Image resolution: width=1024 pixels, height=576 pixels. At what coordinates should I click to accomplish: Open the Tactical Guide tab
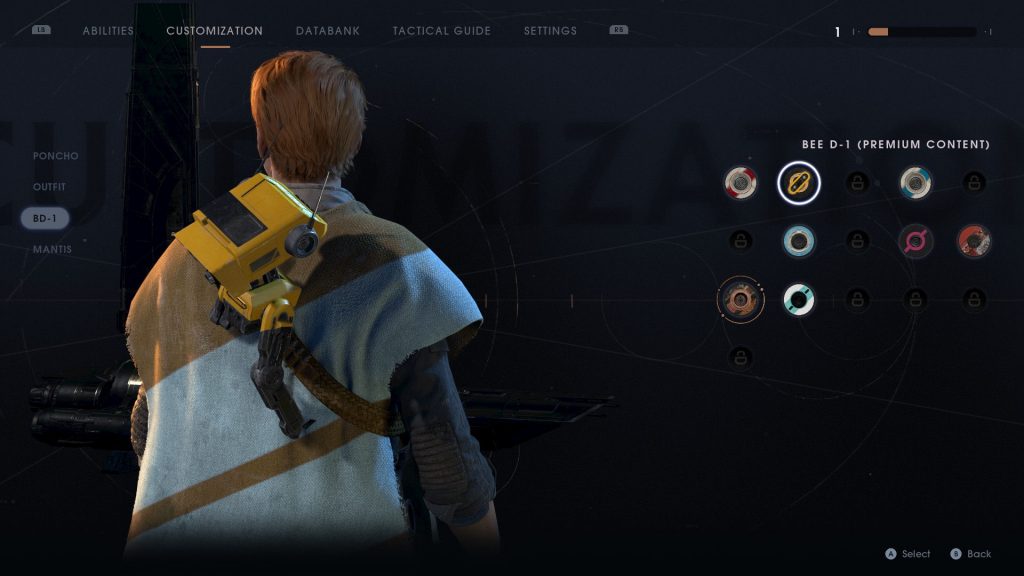point(441,31)
